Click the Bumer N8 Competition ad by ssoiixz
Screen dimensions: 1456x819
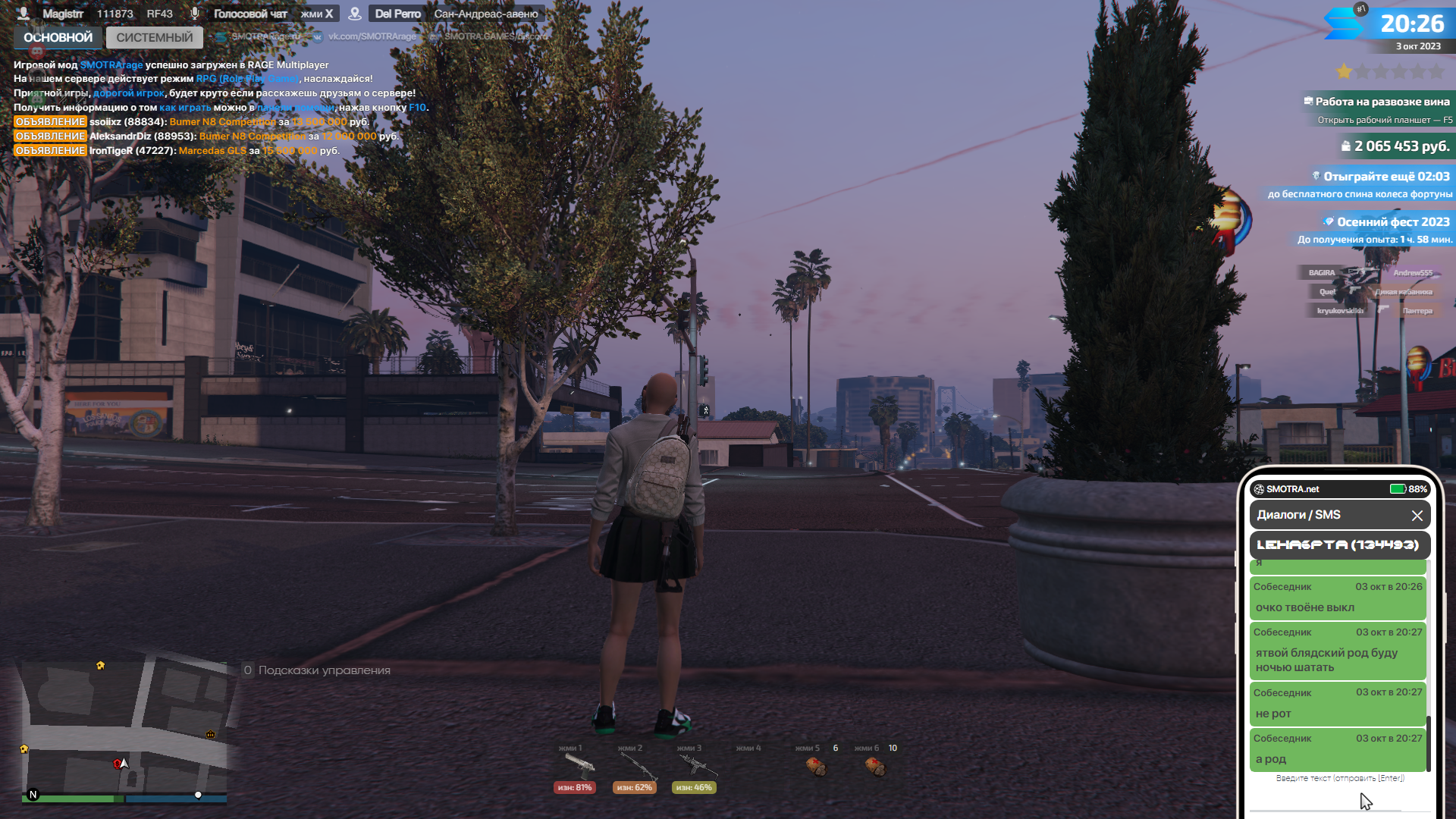coord(222,122)
